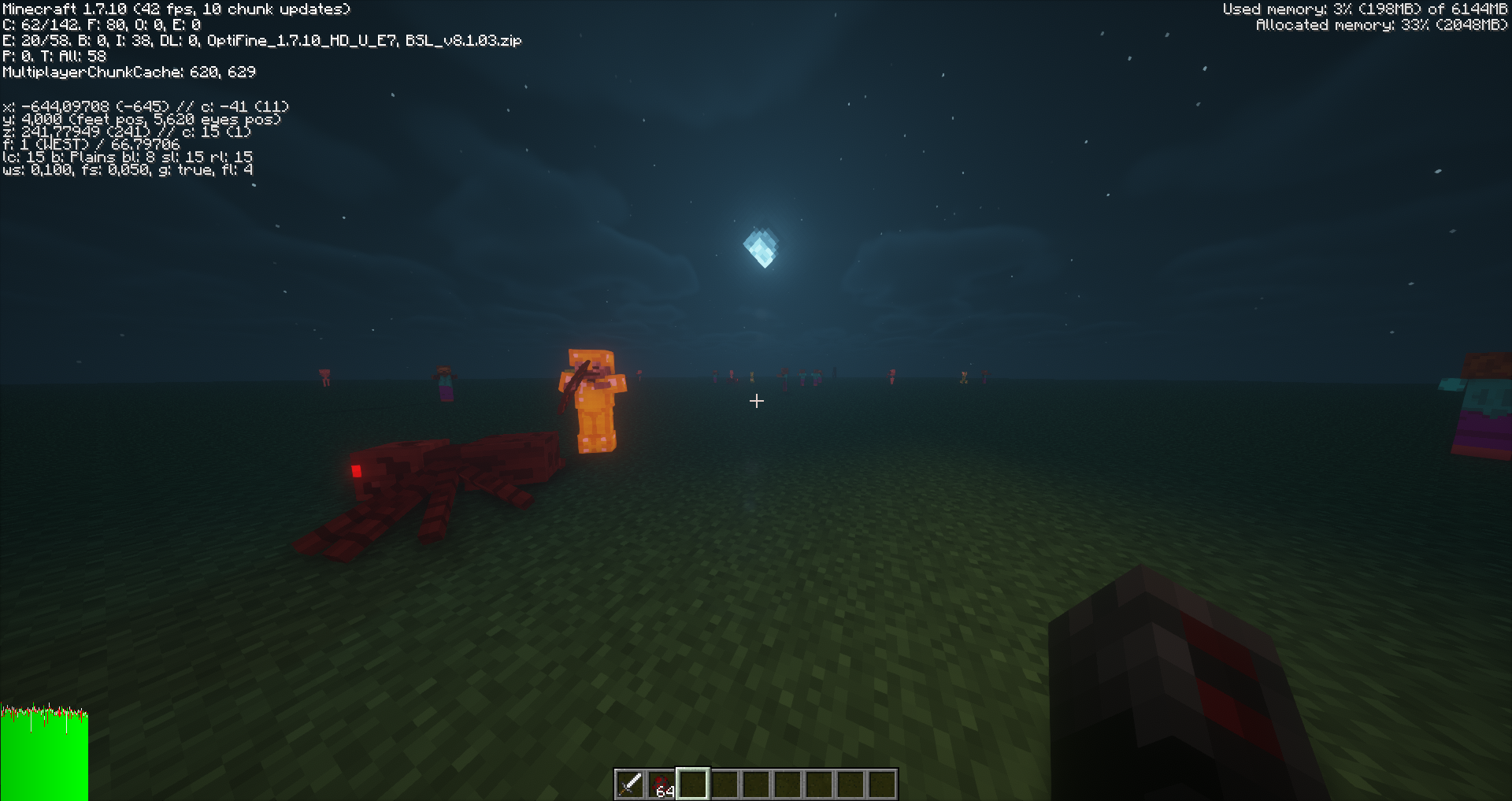Click the currently highlighted empty hotbar slot
Screen dimensions: 1512x801
coord(692,782)
